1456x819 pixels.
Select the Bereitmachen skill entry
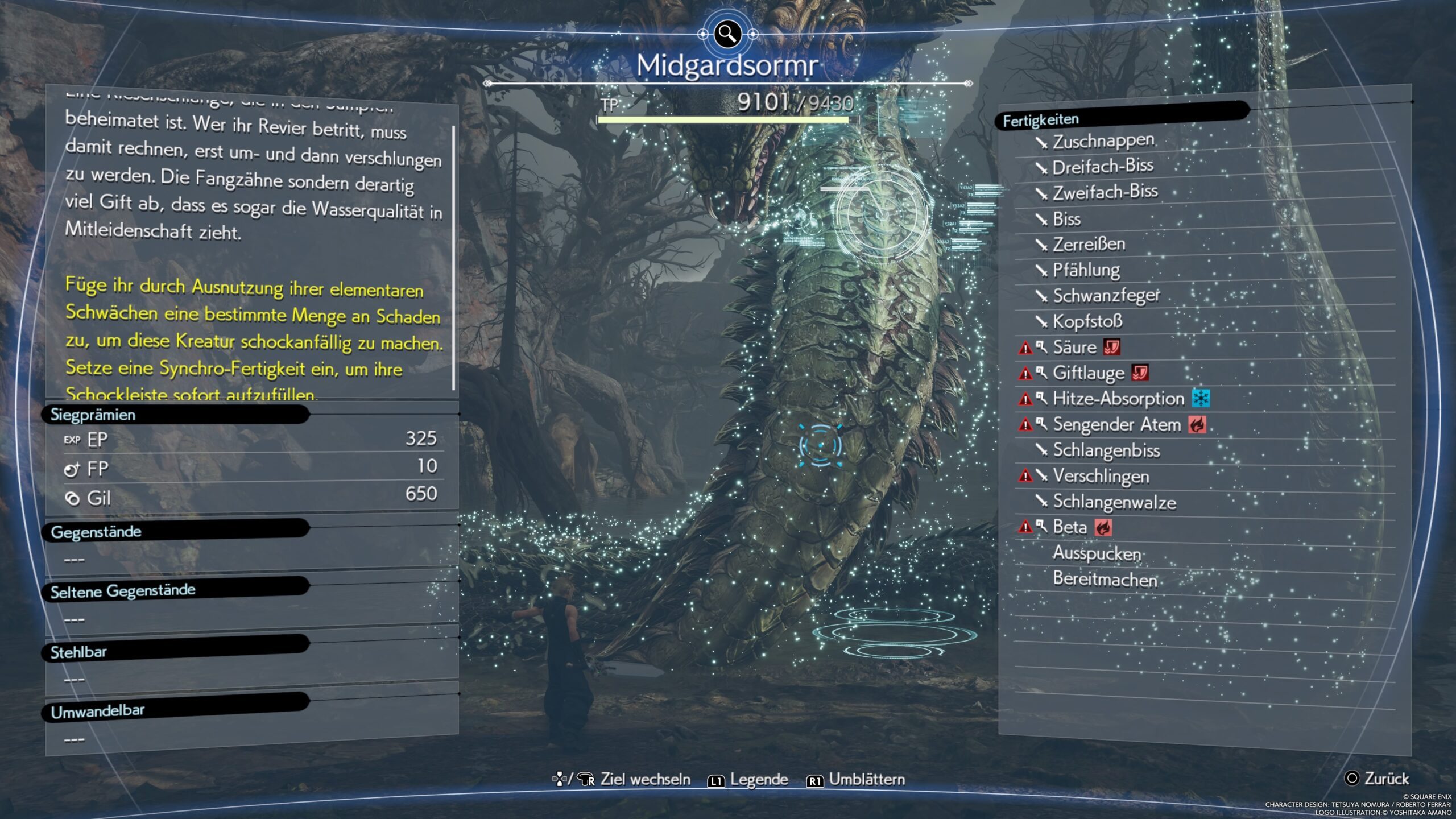pos(1105,579)
